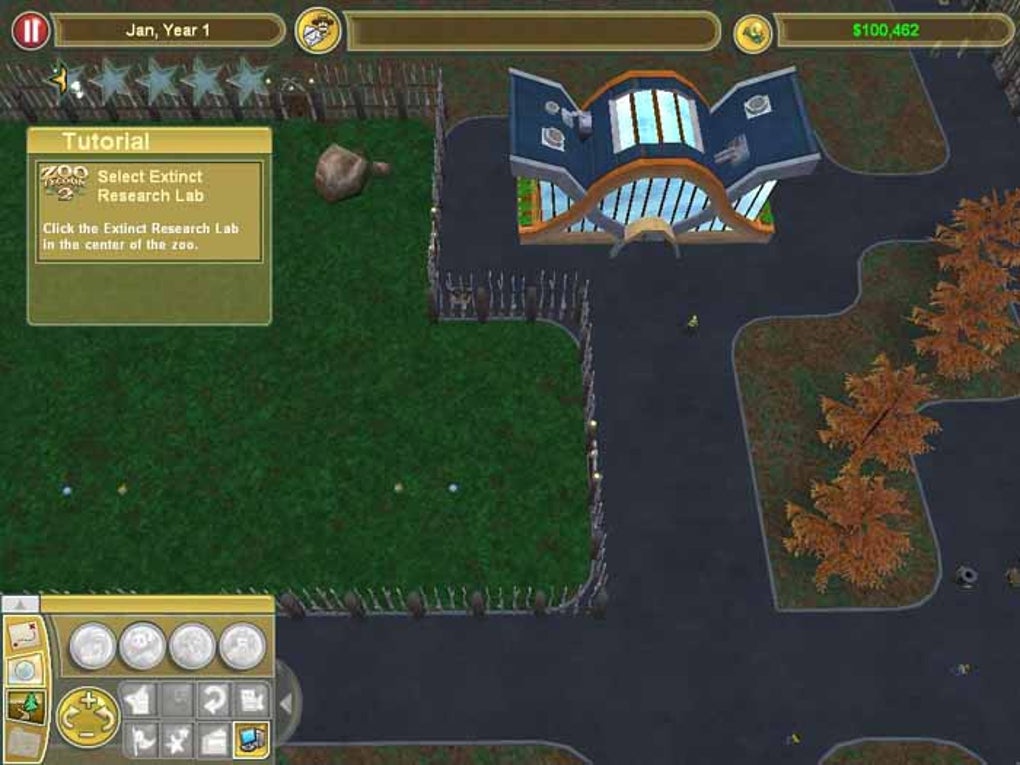This screenshot has height=765, width=1020.
Task: Pause the game with the red button
Action: 30,31
